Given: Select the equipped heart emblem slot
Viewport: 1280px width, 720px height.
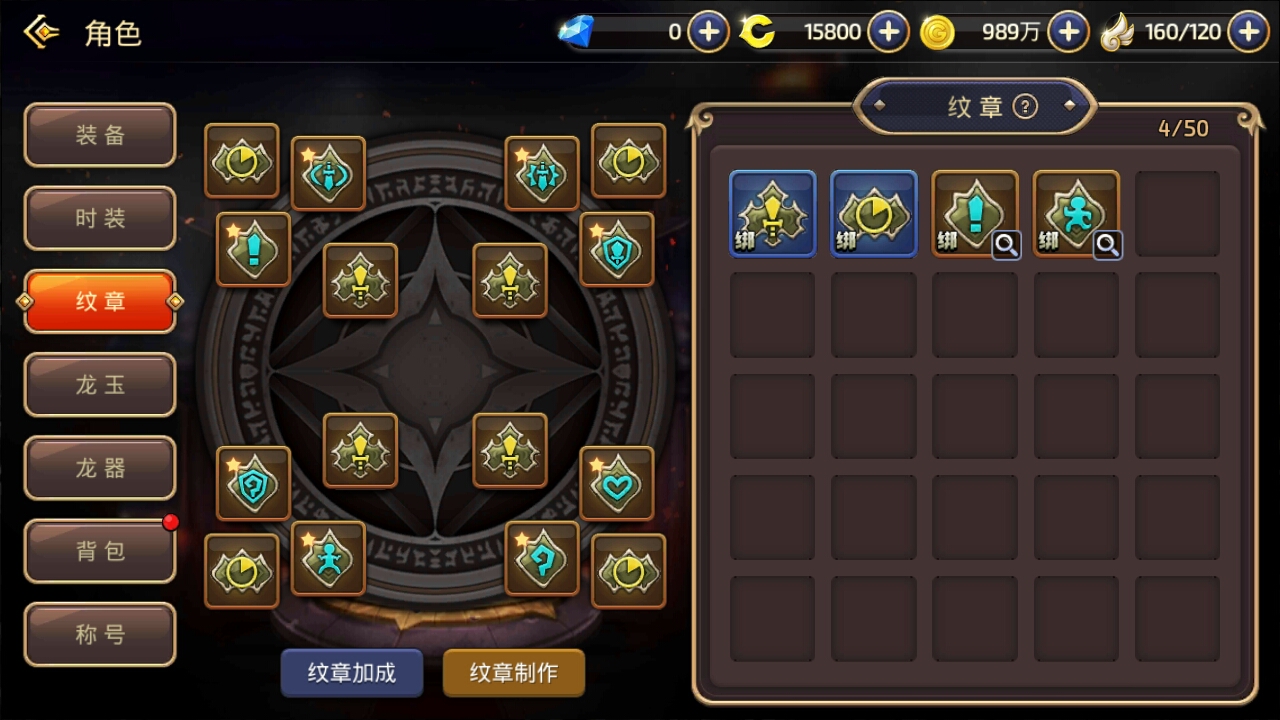Looking at the screenshot, I should click(616, 483).
